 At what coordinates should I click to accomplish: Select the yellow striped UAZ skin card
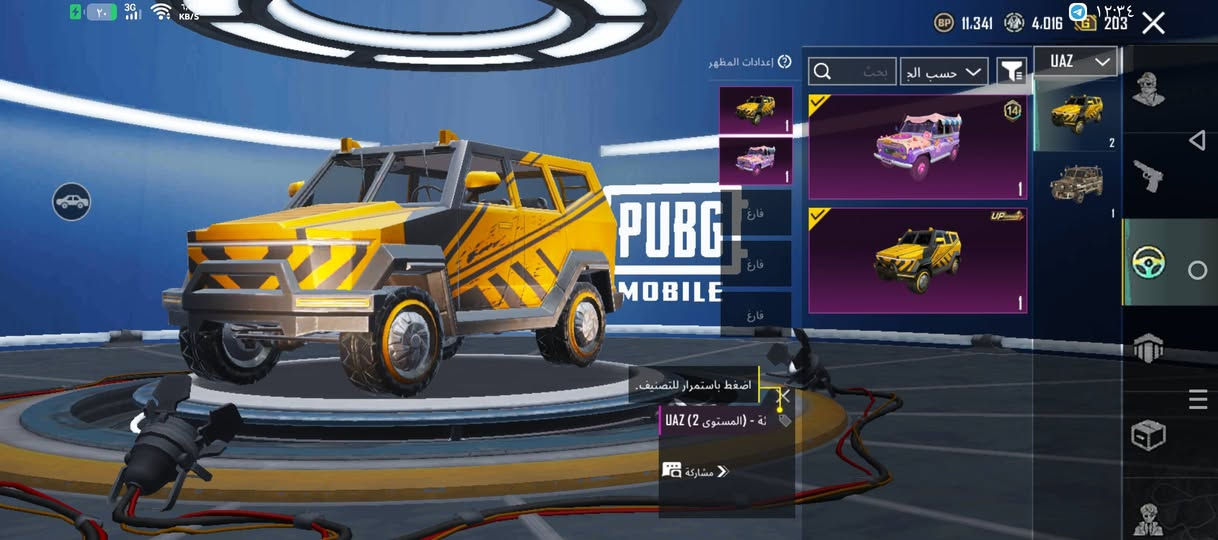[x=917, y=260]
